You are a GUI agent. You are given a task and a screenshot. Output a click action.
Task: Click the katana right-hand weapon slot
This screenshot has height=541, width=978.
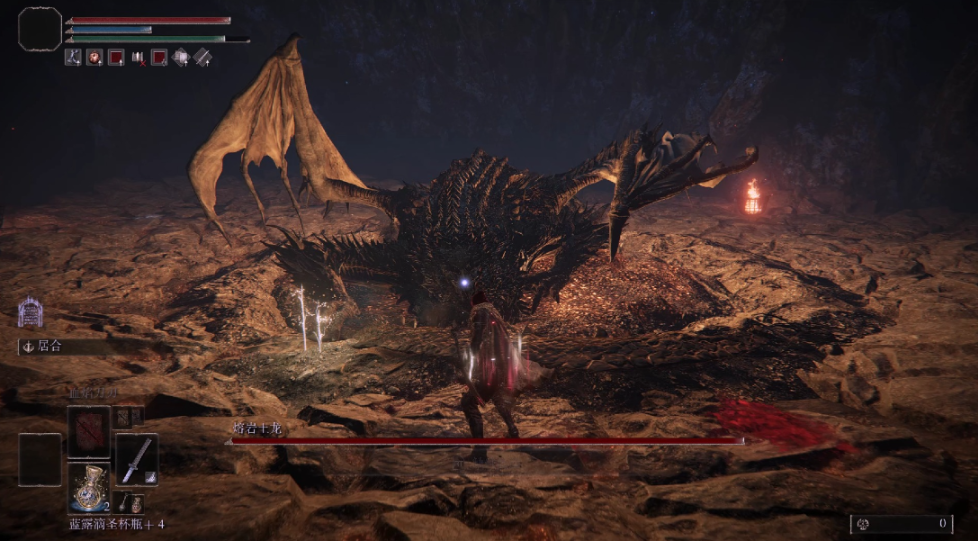[x=137, y=459]
